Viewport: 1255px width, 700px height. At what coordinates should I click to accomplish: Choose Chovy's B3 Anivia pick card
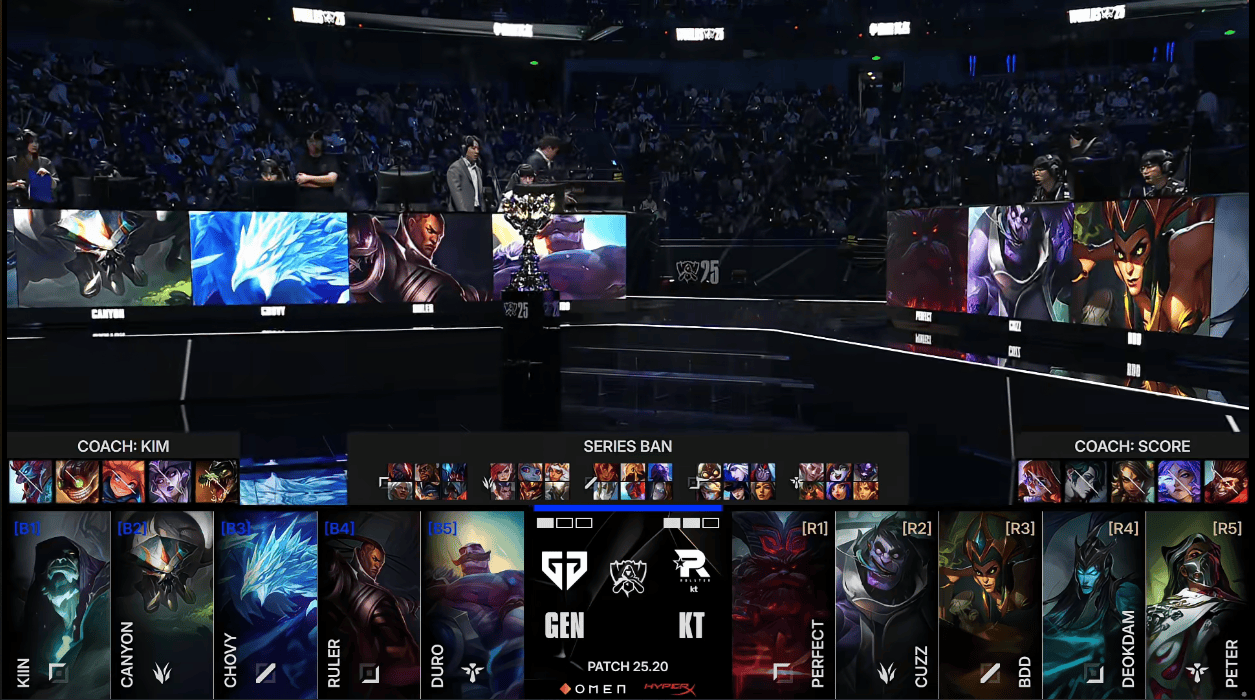[265, 603]
